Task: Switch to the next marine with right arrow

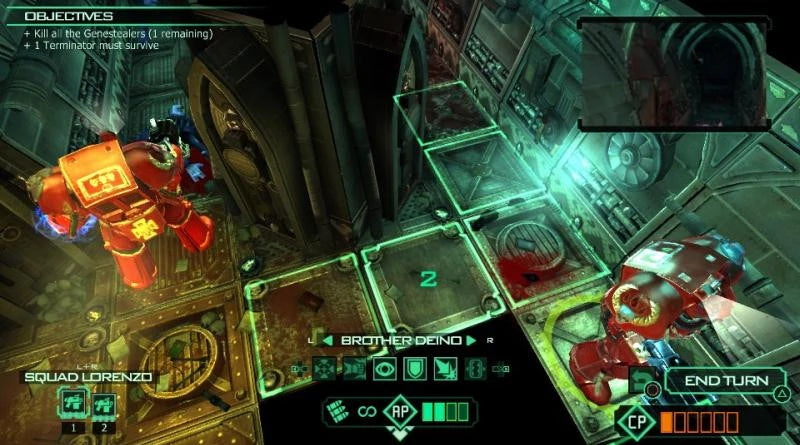Action: (471, 341)
